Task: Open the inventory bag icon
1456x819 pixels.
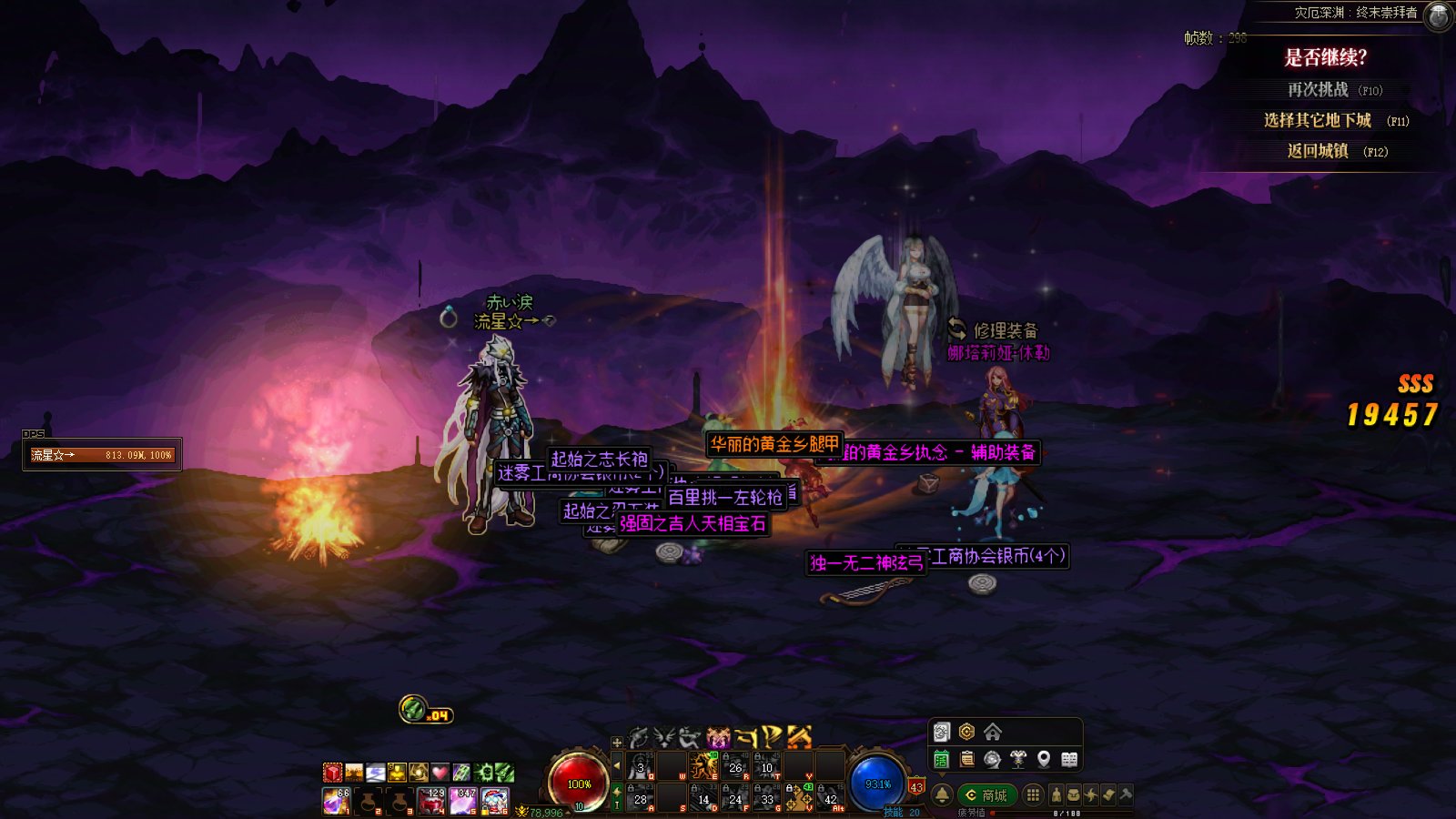Action: pyautogui.click(x=1074, y=795)
